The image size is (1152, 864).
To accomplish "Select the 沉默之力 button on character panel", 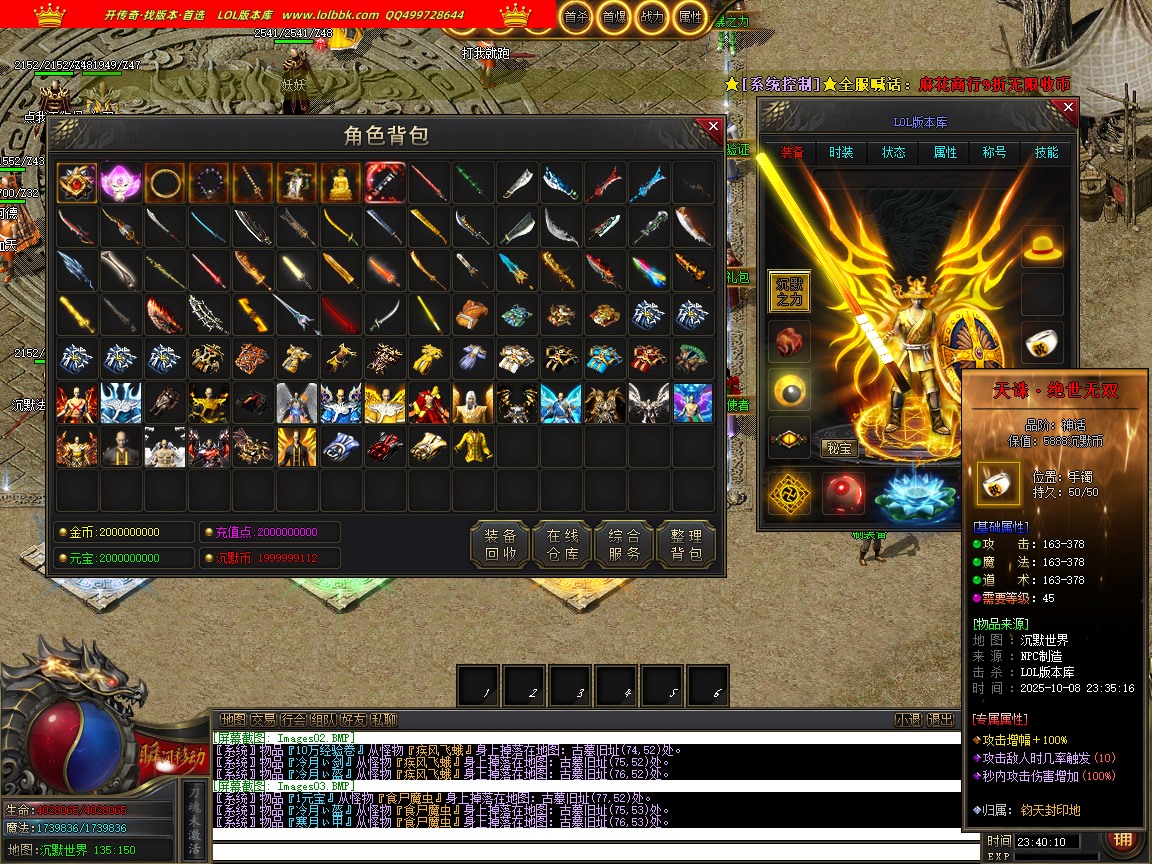I will coord(789,292).
